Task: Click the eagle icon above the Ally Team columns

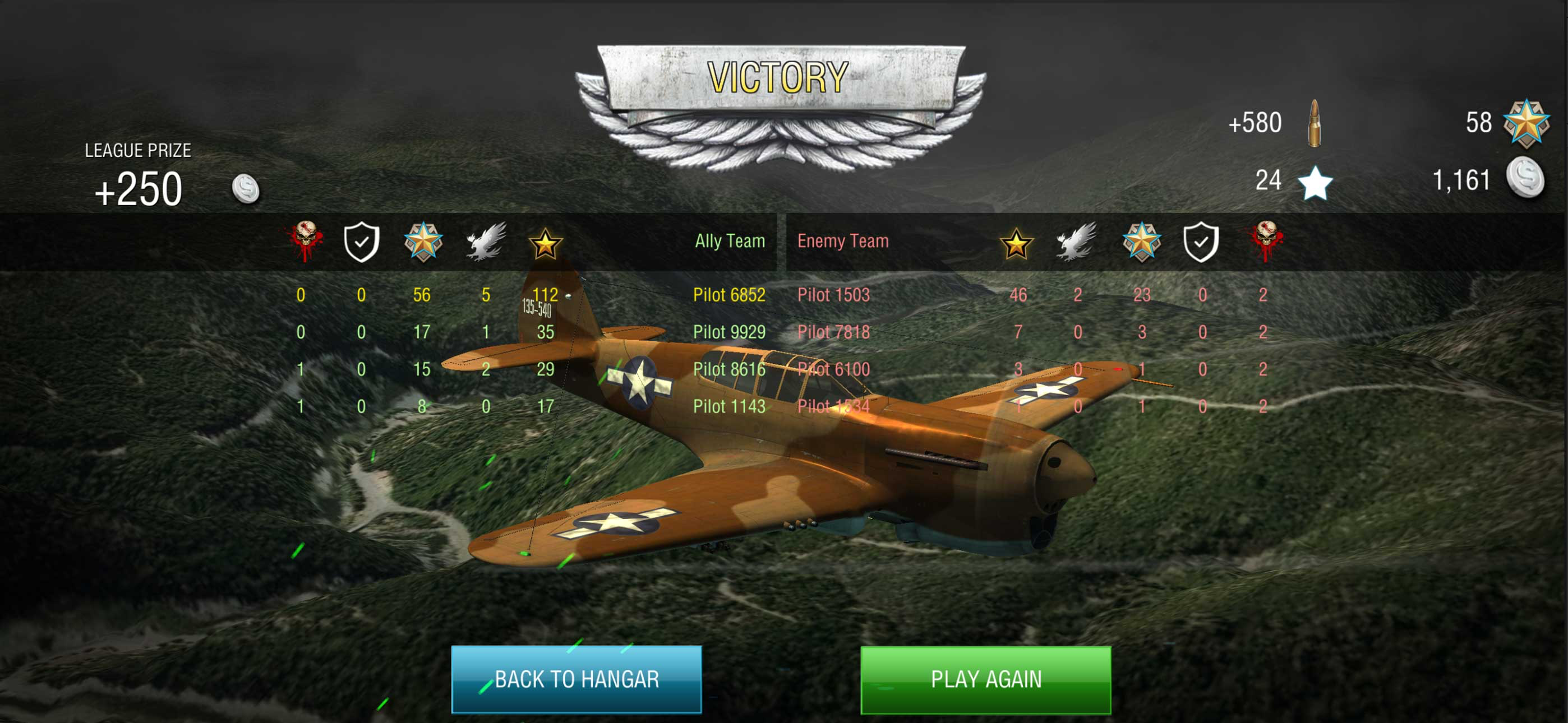Action: pos(486,241)
